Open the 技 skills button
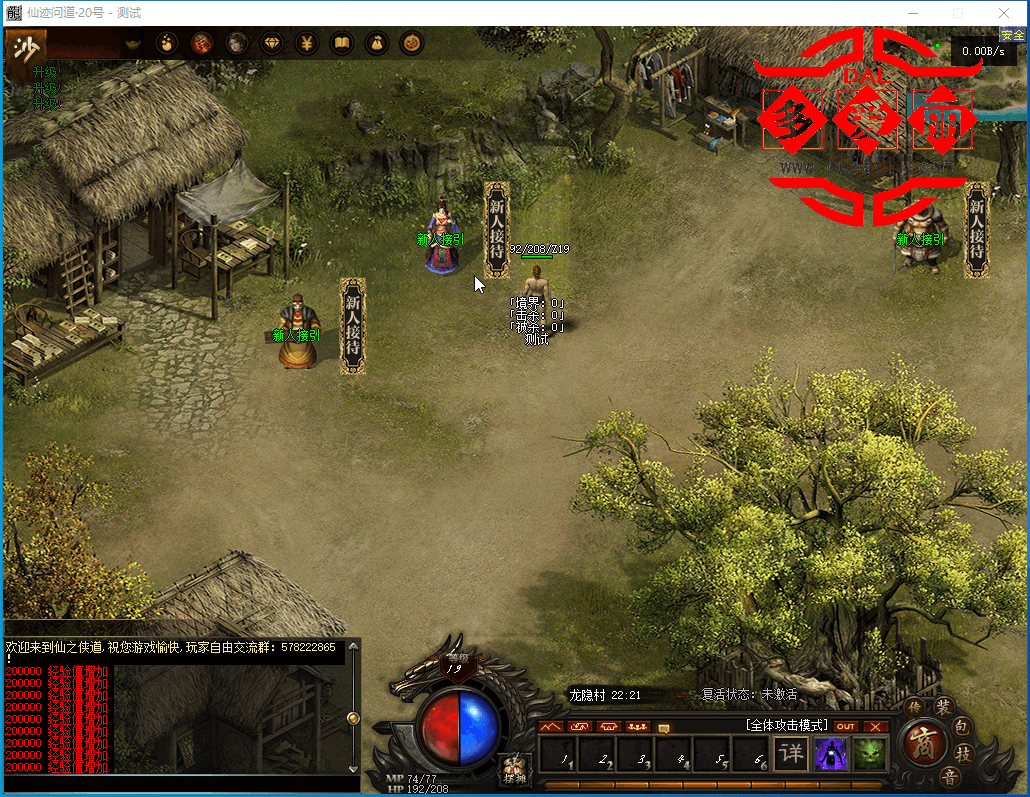This screenshot has width=1030, height=797. point(964,754)
